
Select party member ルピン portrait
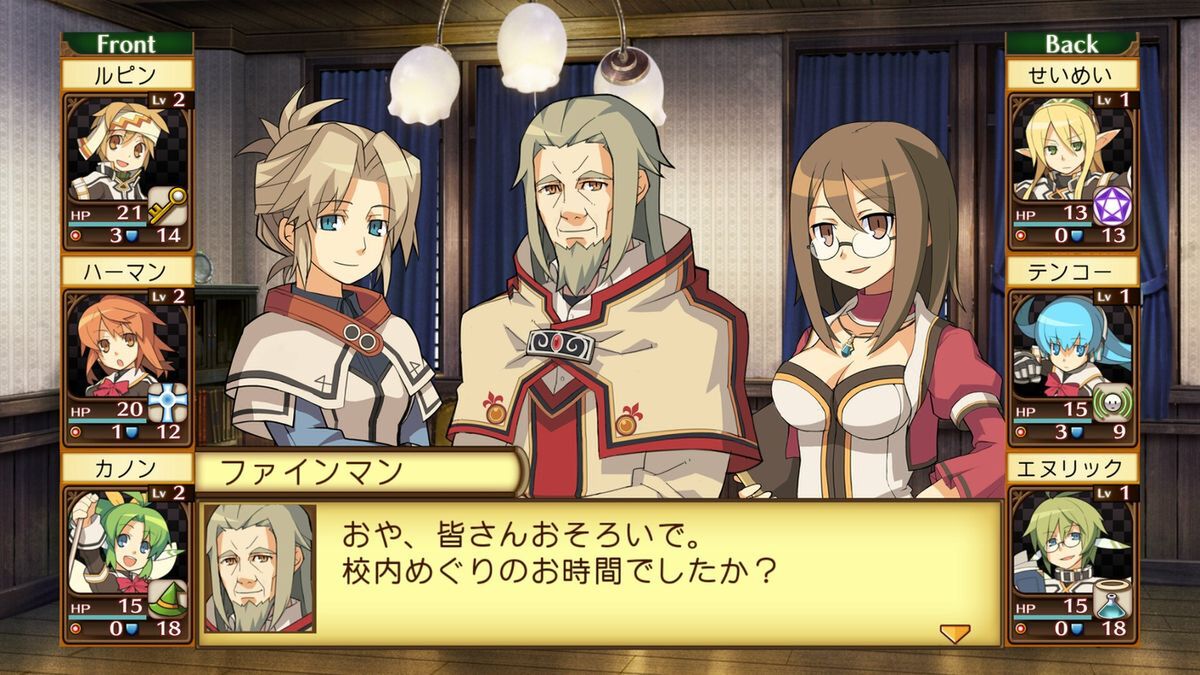(x=115, y=148)
